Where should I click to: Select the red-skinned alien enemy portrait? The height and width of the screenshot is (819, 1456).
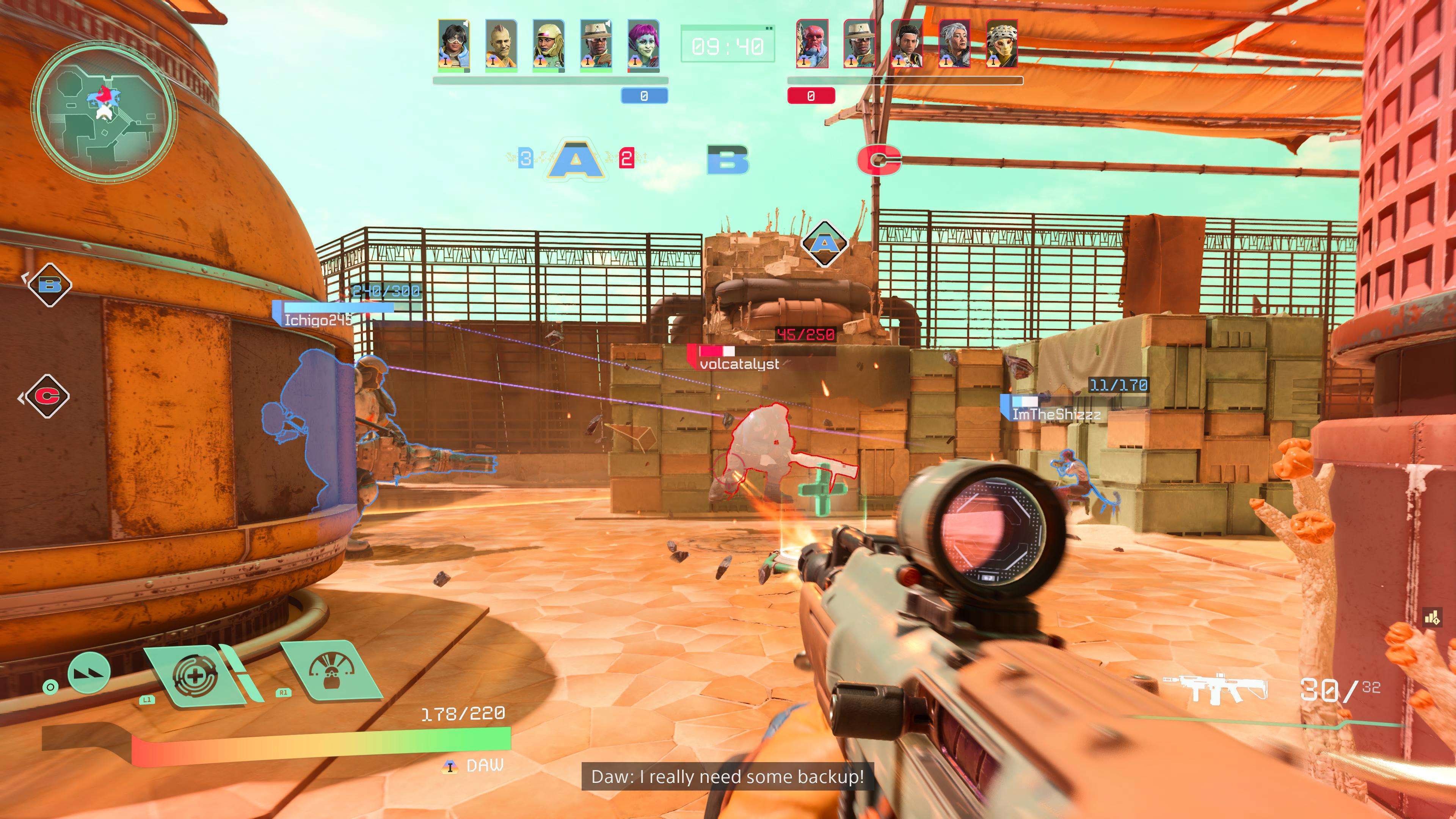(x=812, y=44)
